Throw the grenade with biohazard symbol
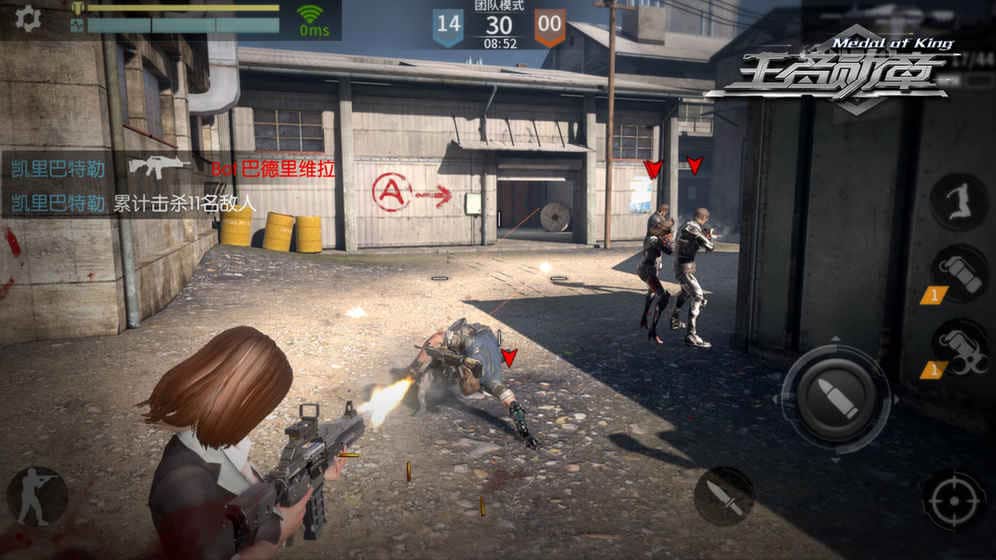Viewport: 996px width, 560px height. click(959, 347)
